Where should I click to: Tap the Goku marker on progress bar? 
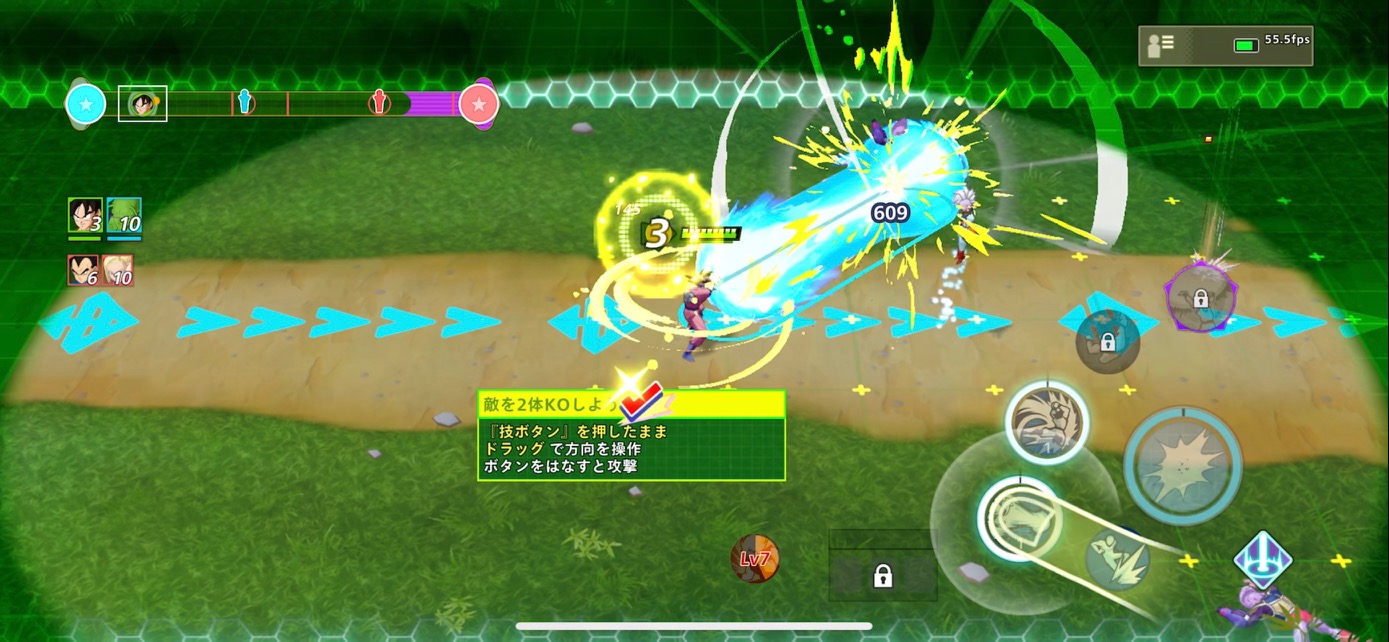click(143, 103)
